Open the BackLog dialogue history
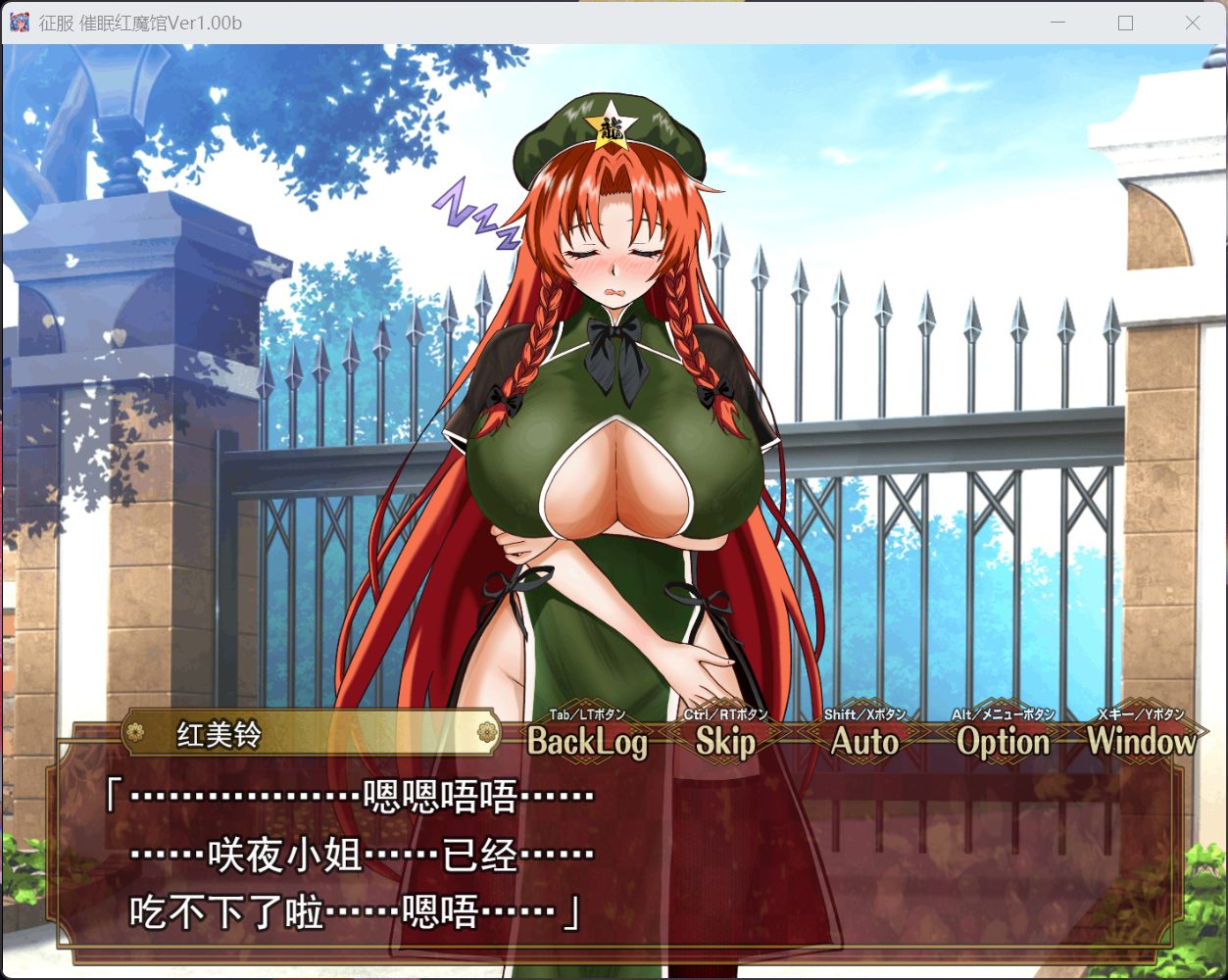Viewport: 1228px width, 980px height. [587, 742]
